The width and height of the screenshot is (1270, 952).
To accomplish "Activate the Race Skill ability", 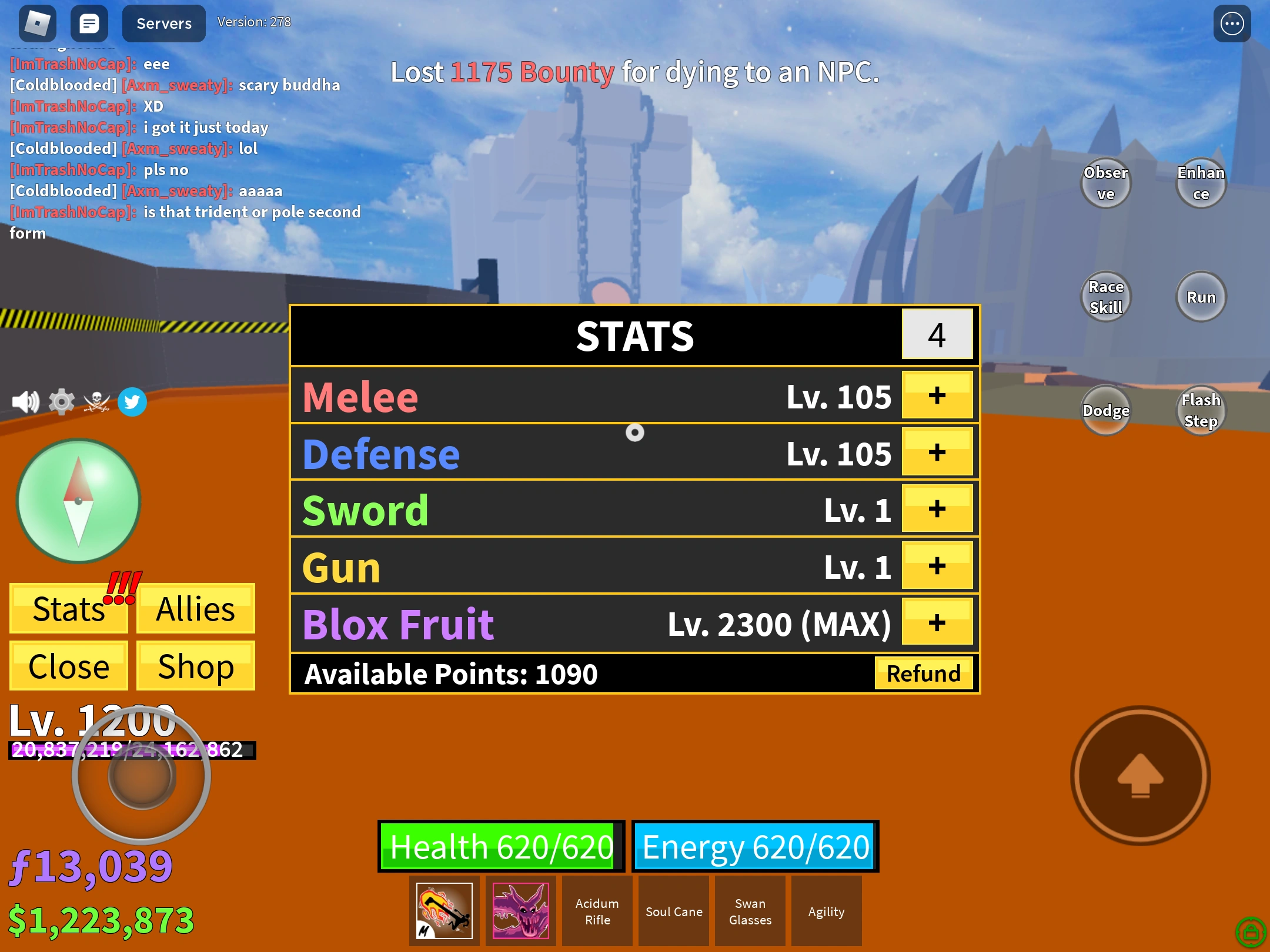I will point(1106,296).
